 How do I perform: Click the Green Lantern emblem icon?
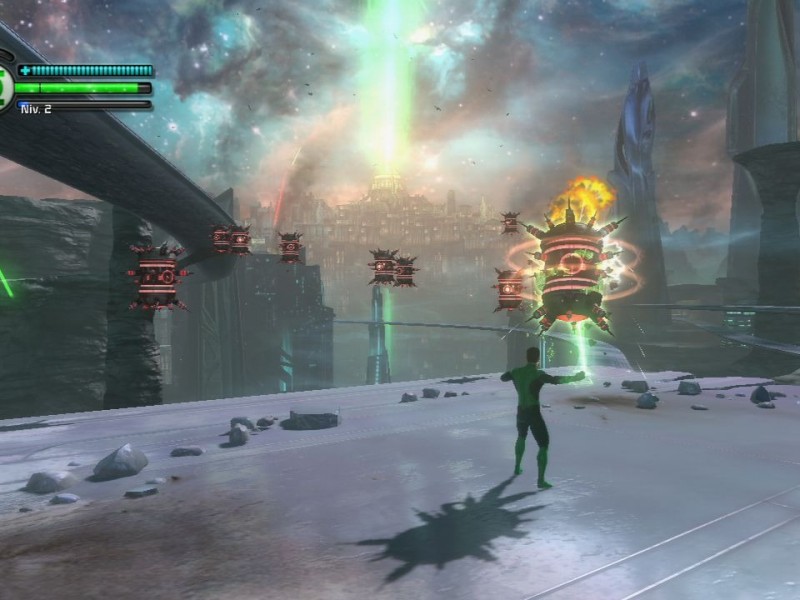(x=4, y=85)
